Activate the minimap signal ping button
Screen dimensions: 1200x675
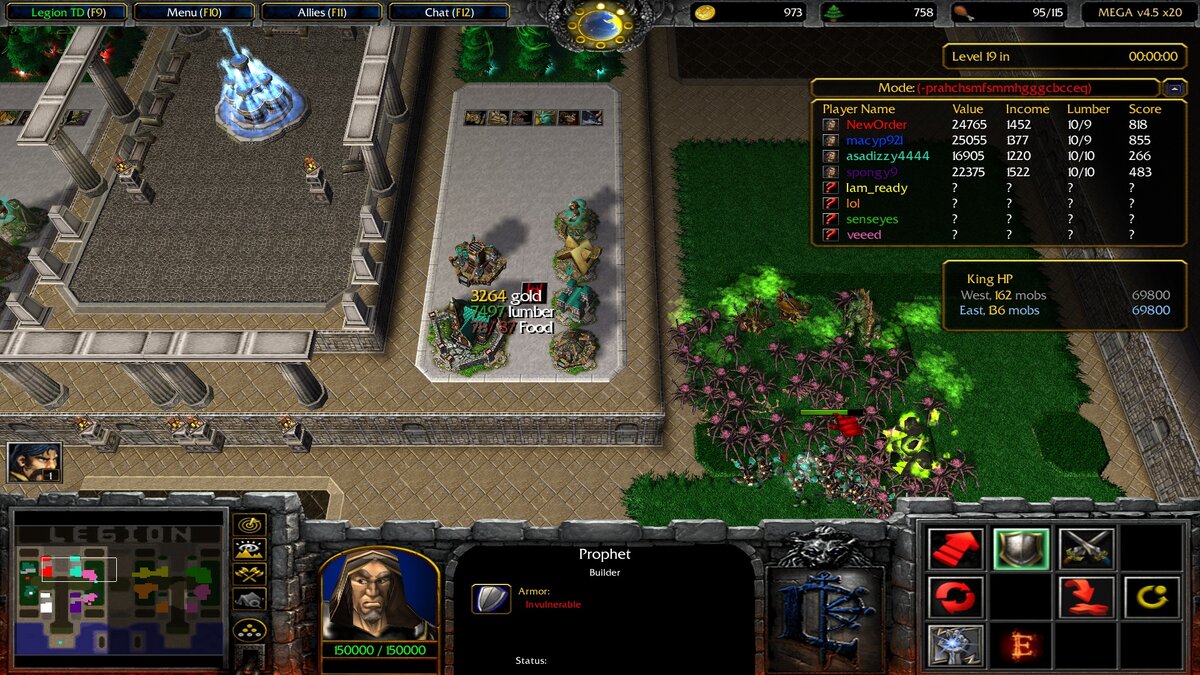coord(249,524)
